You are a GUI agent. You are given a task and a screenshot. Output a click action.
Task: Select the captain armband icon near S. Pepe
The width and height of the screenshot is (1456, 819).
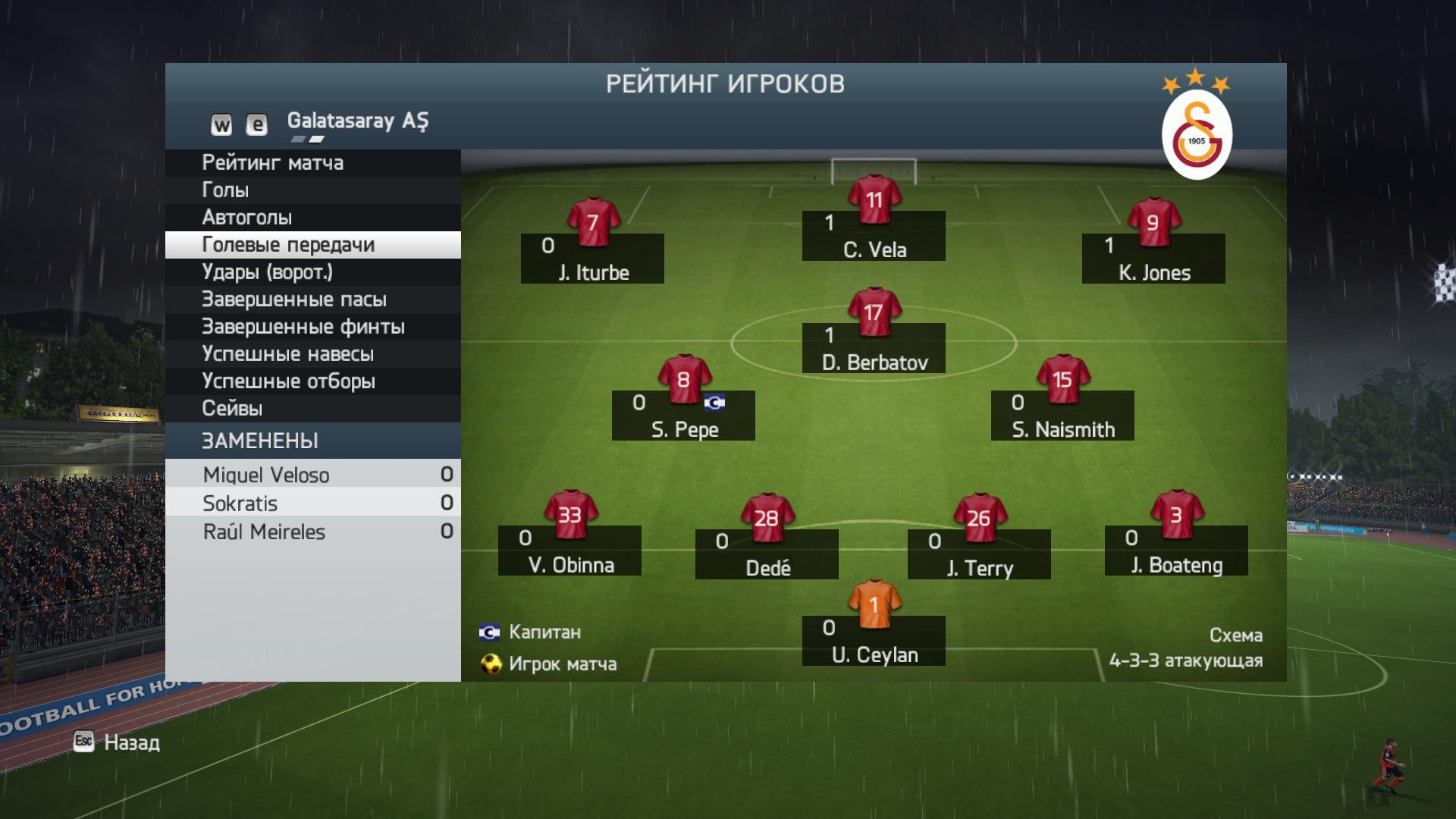tap(716, 402)
